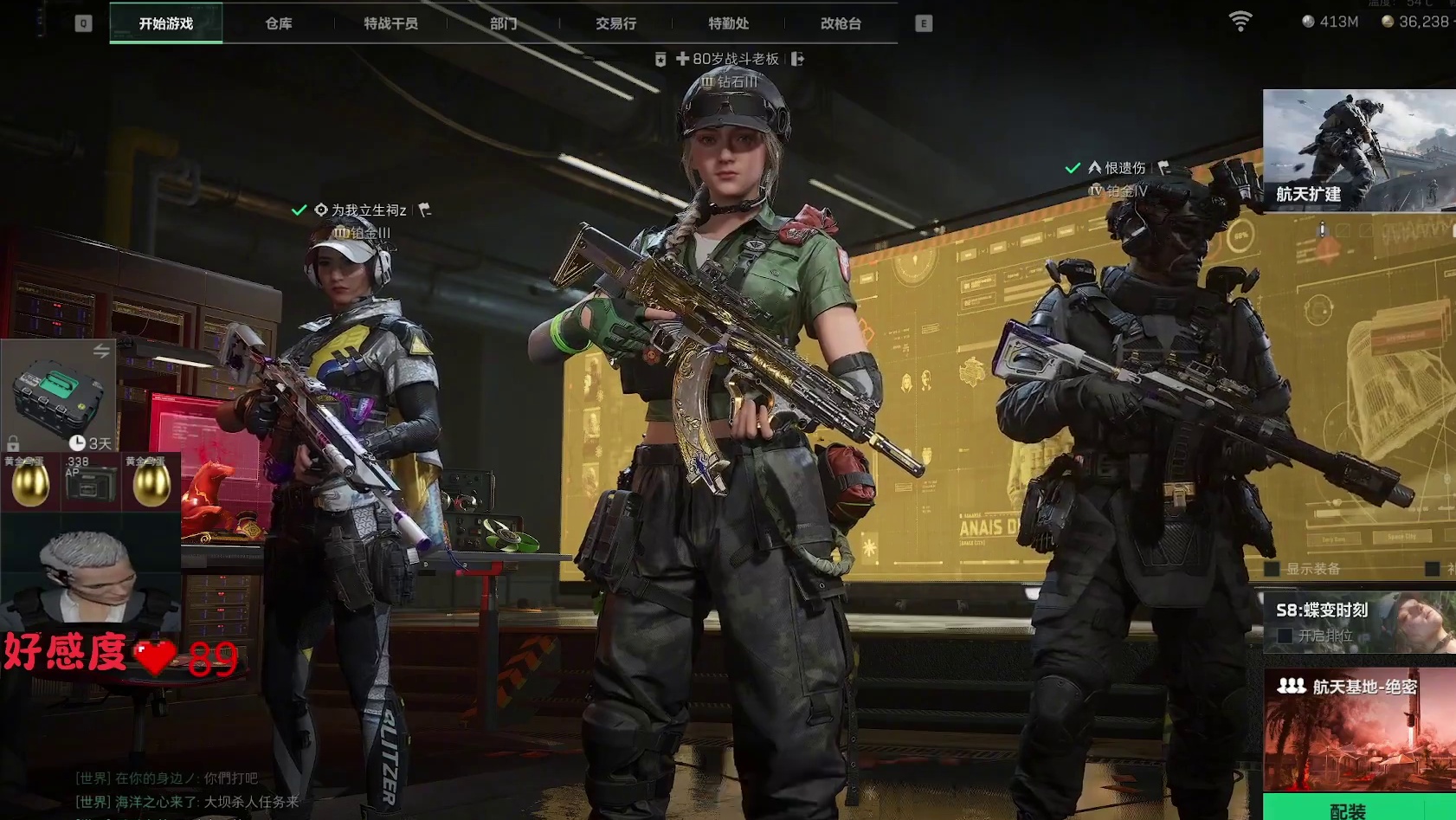Click the .338 AP ammo slot

(x=90, y=481)
